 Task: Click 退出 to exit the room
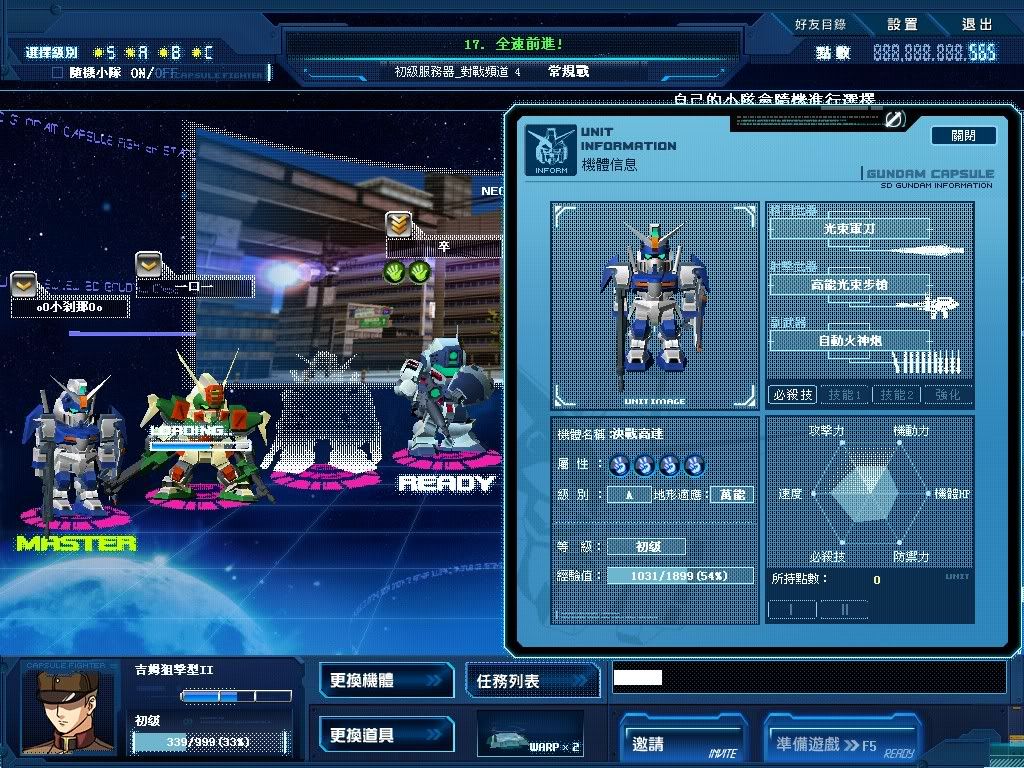click(x=977, y=24)
